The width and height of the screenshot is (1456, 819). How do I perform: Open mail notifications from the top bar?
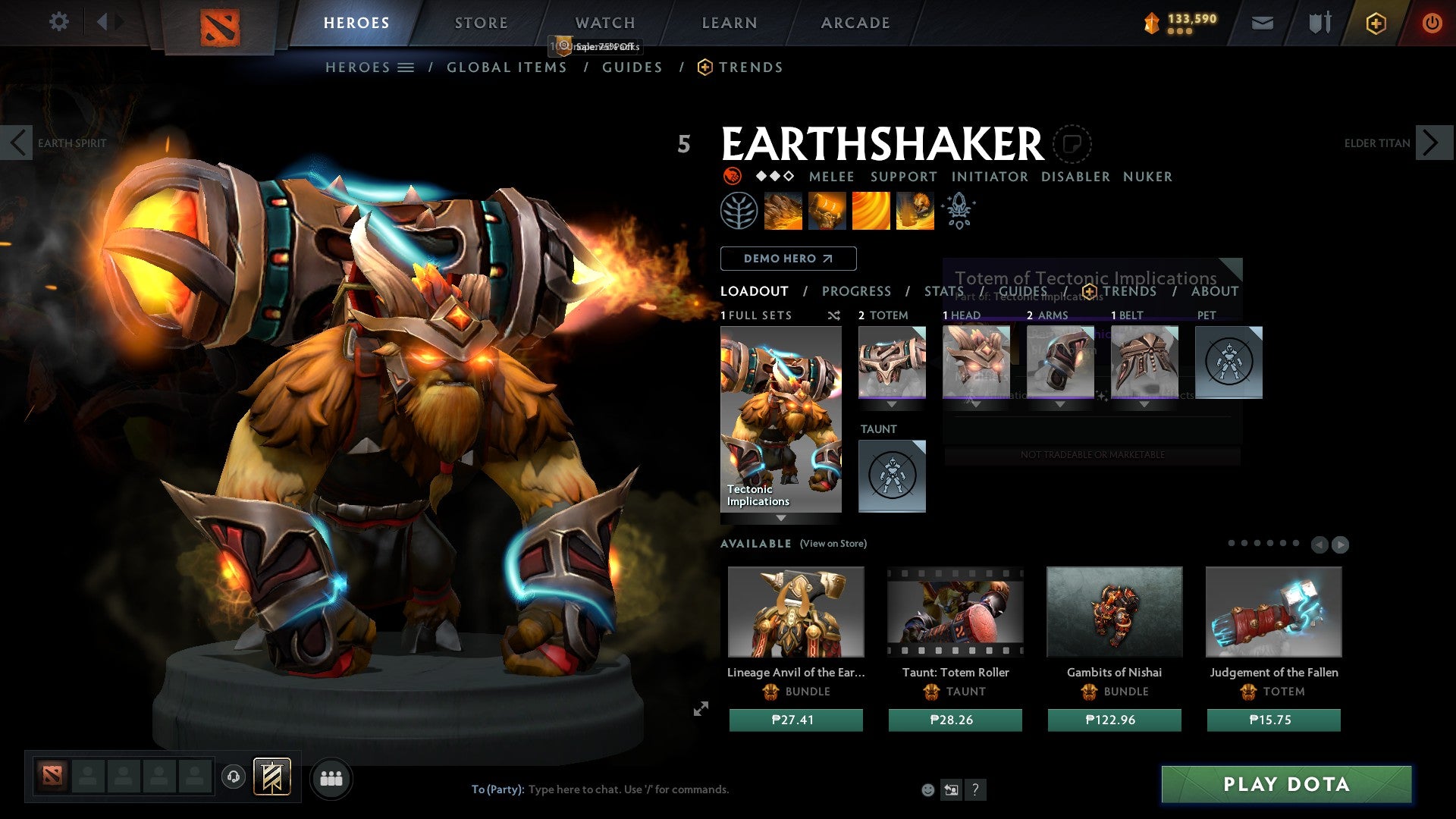1263,23
